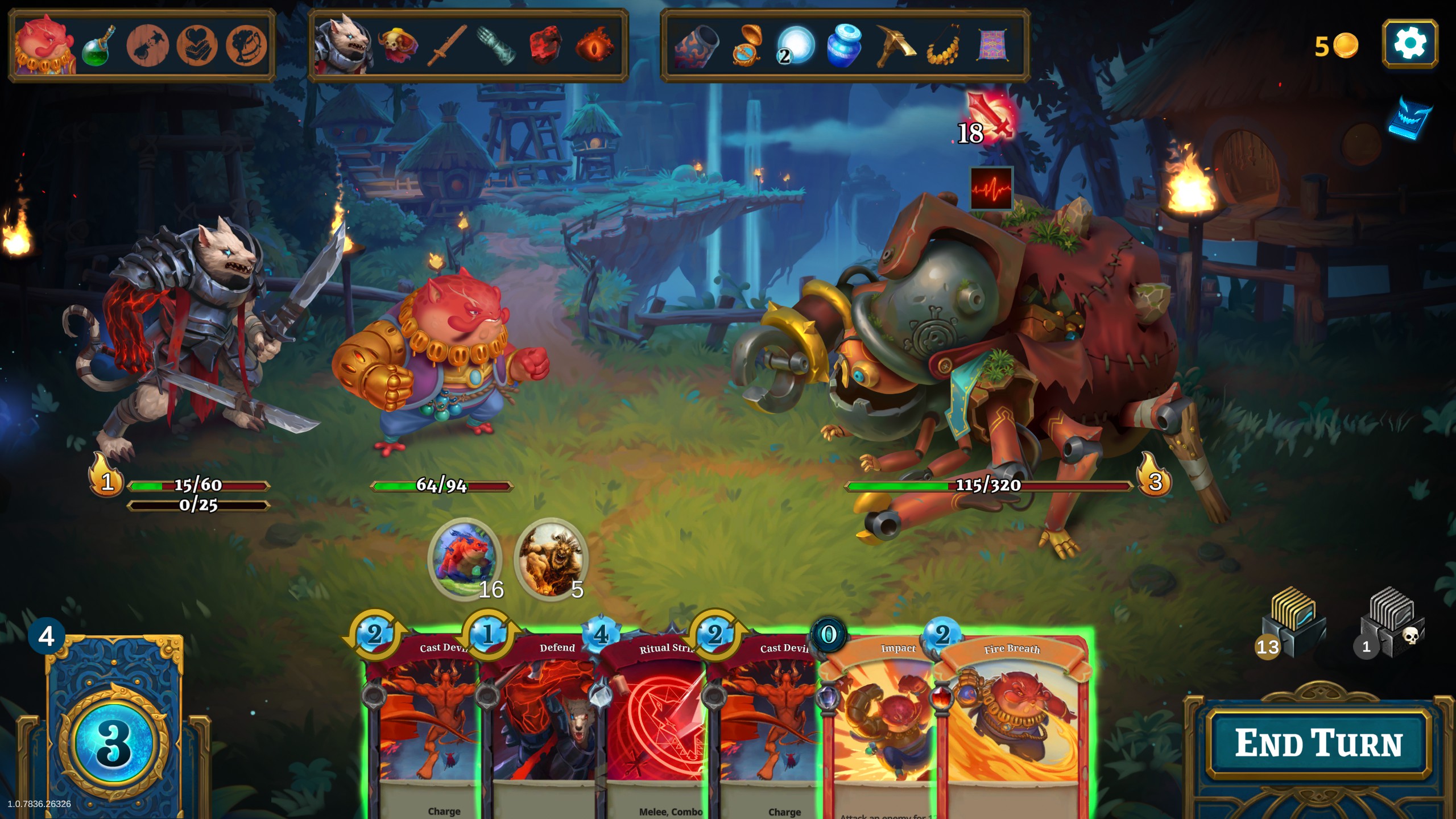Inspect the skull-in-shell relic

[398, 45]
